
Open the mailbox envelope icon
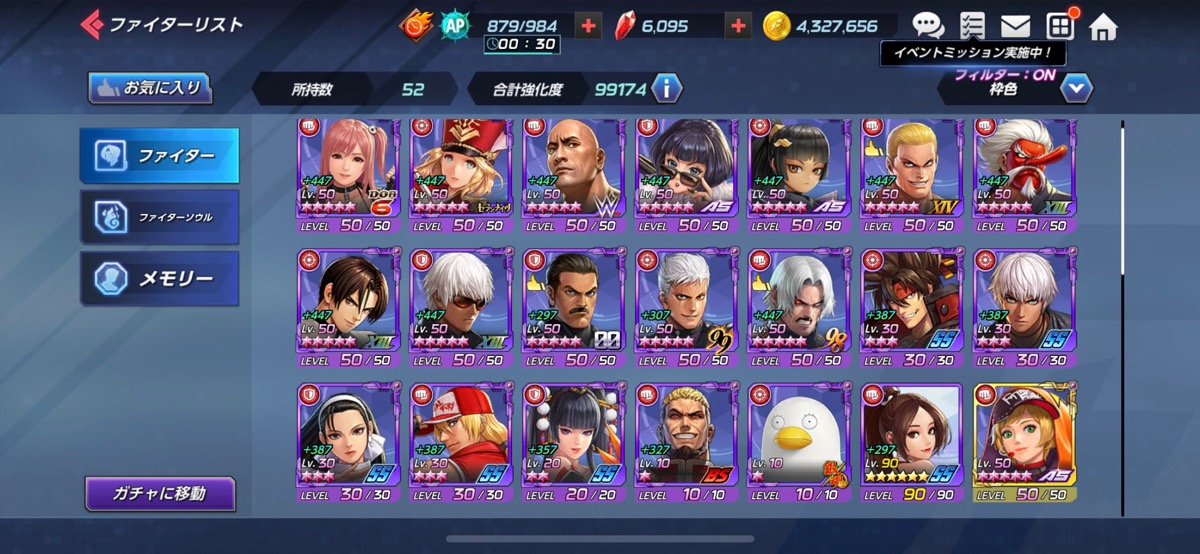click(x=1015, y=26)
